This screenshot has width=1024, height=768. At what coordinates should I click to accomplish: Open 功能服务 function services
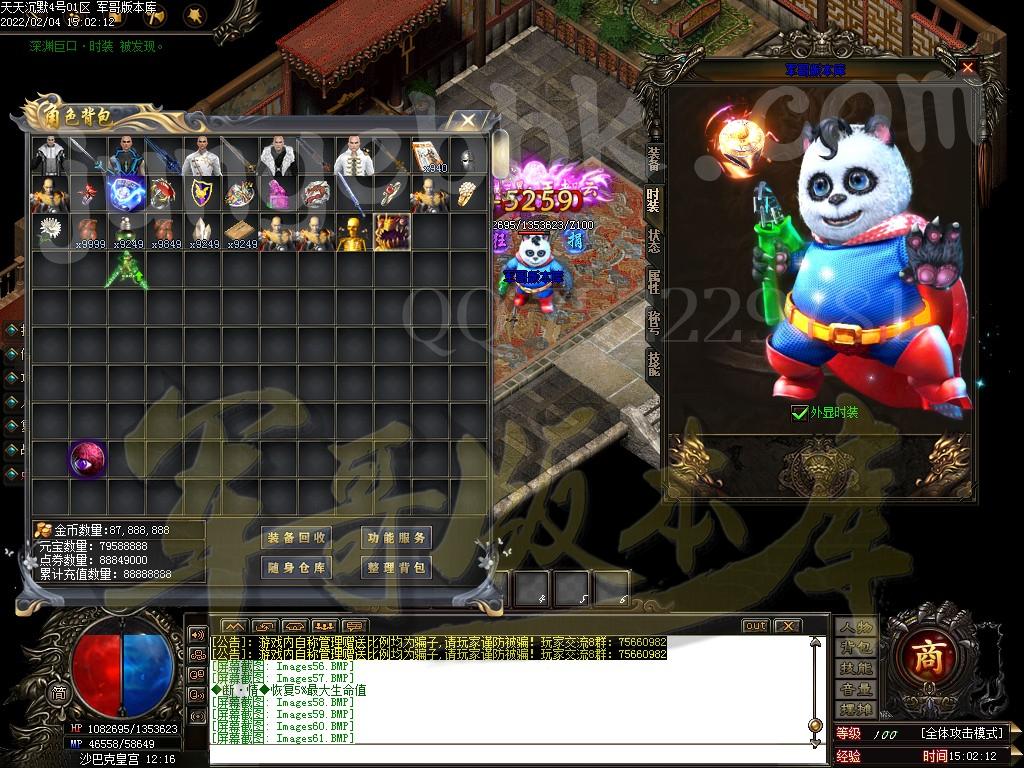point(396,537)
